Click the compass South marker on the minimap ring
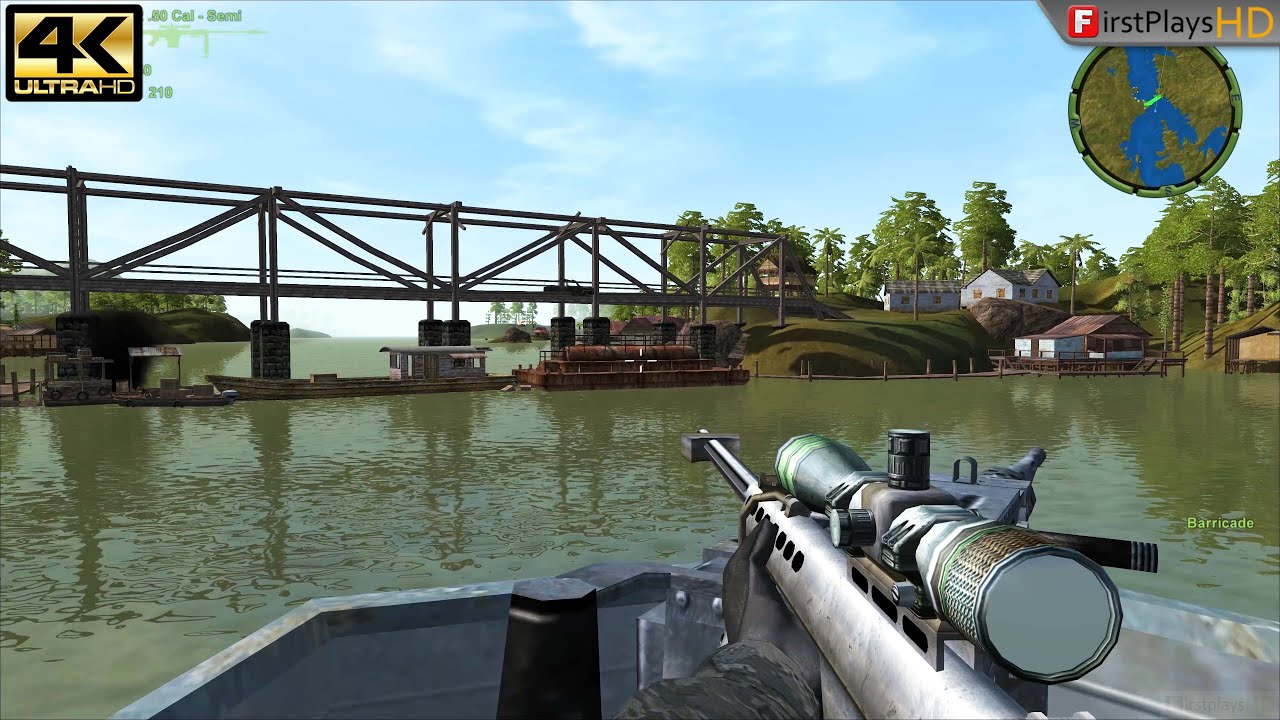 coord(1169,188)
